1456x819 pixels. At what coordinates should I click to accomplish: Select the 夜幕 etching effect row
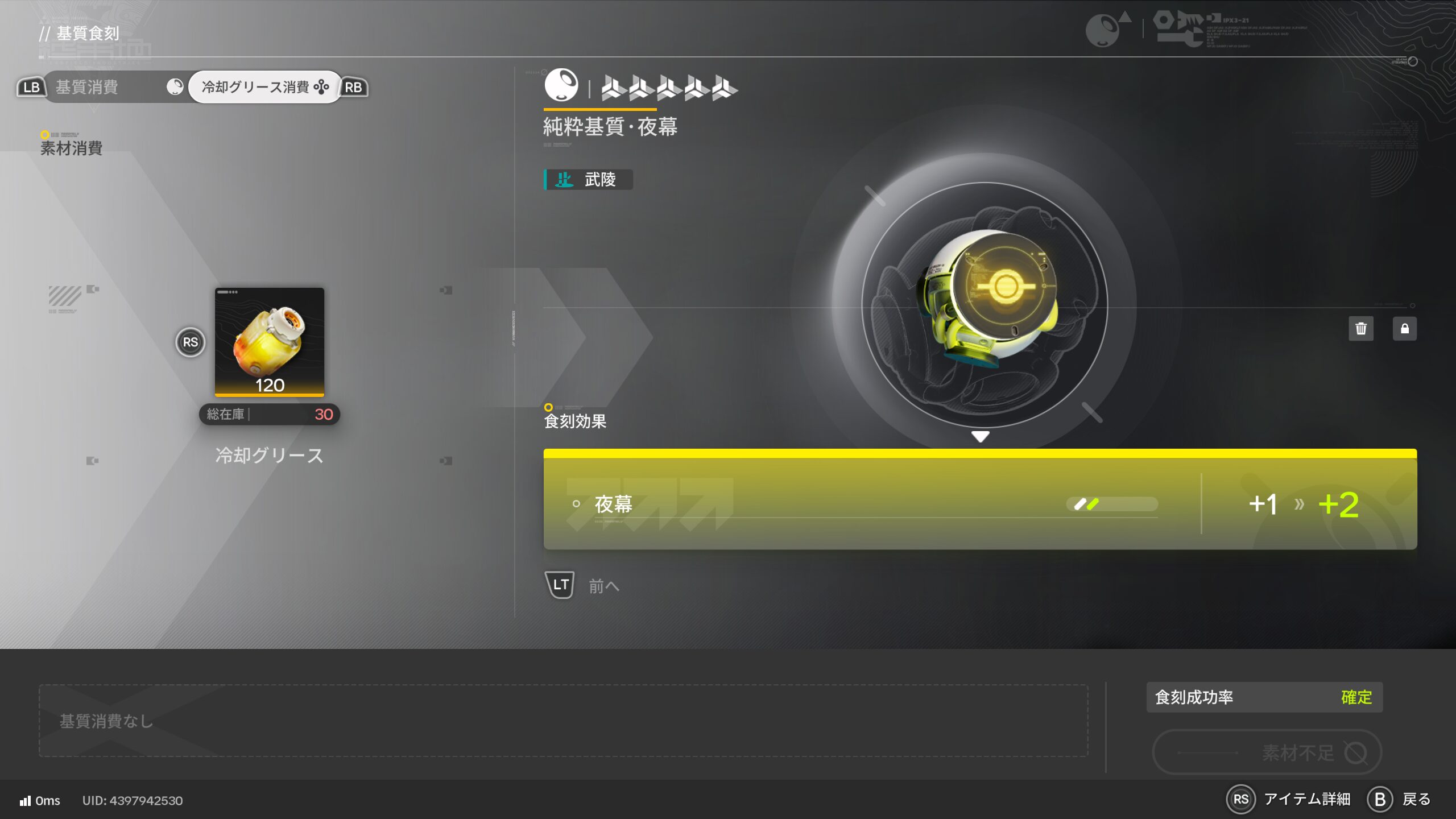pyautogui.click(x=979, y=503)
